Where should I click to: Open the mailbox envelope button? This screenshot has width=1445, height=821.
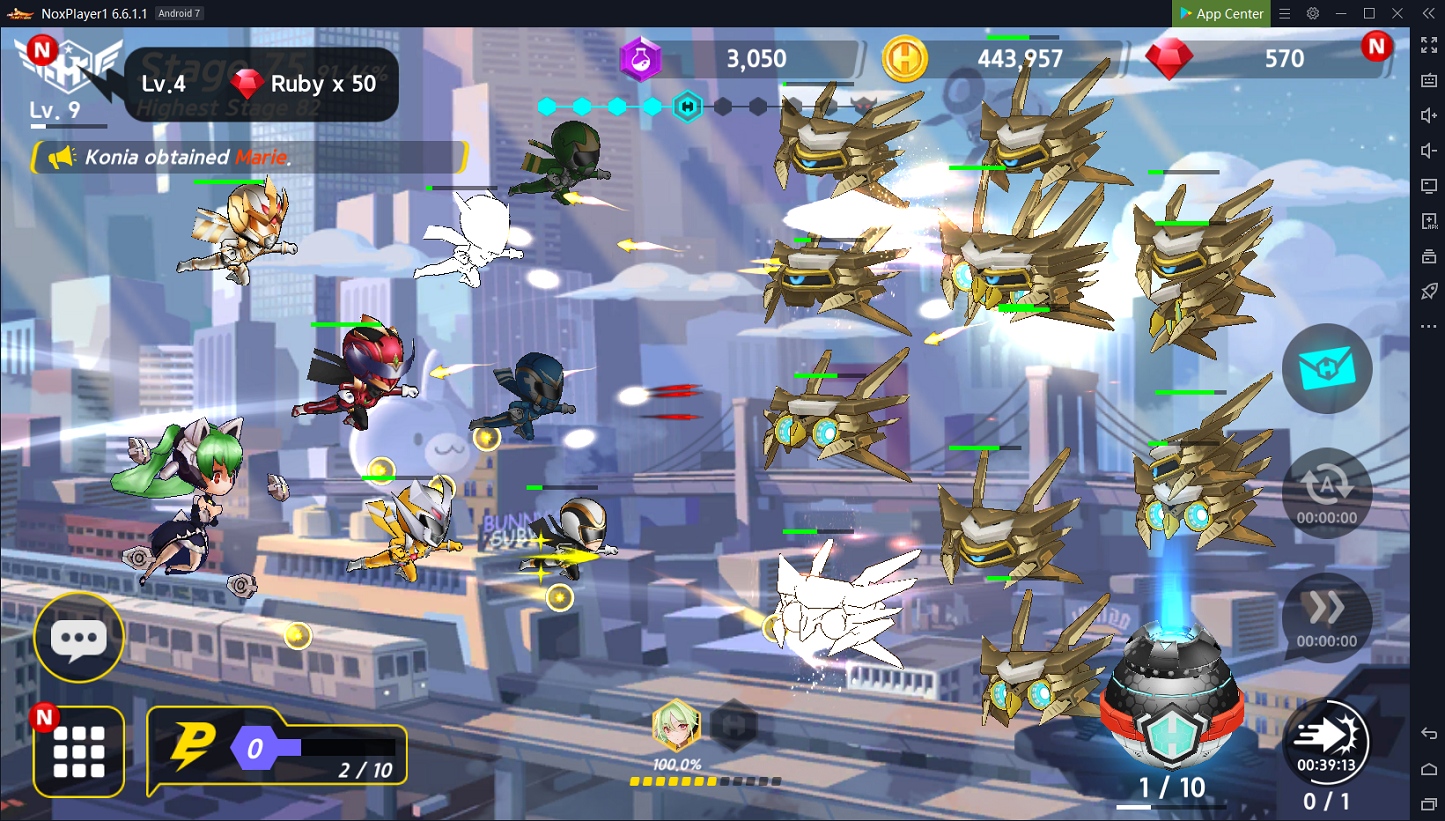pos(1327,369)
